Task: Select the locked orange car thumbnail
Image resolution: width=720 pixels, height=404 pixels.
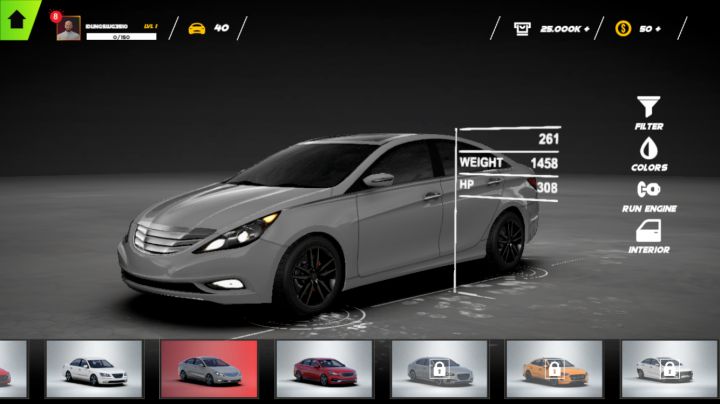Action: [554, 369]
